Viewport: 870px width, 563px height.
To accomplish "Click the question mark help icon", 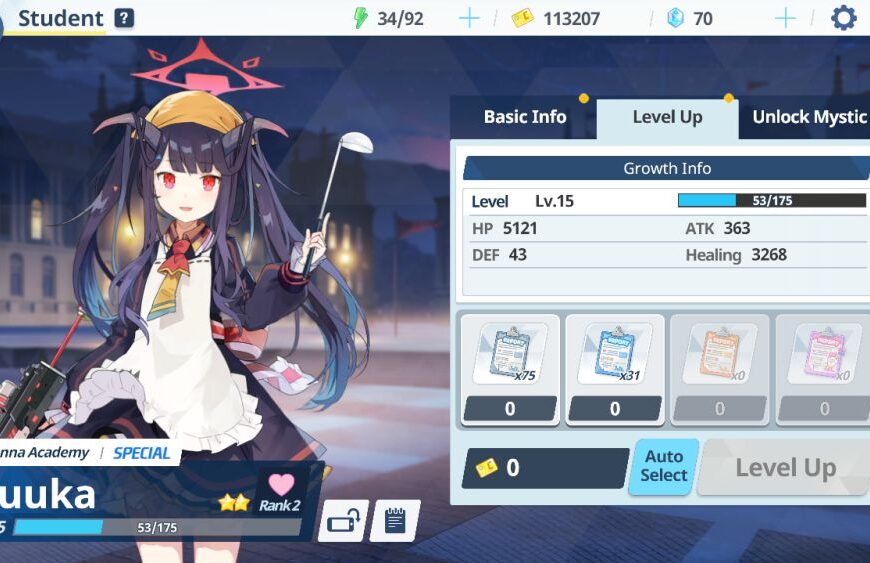I will (x=124, y=18).
